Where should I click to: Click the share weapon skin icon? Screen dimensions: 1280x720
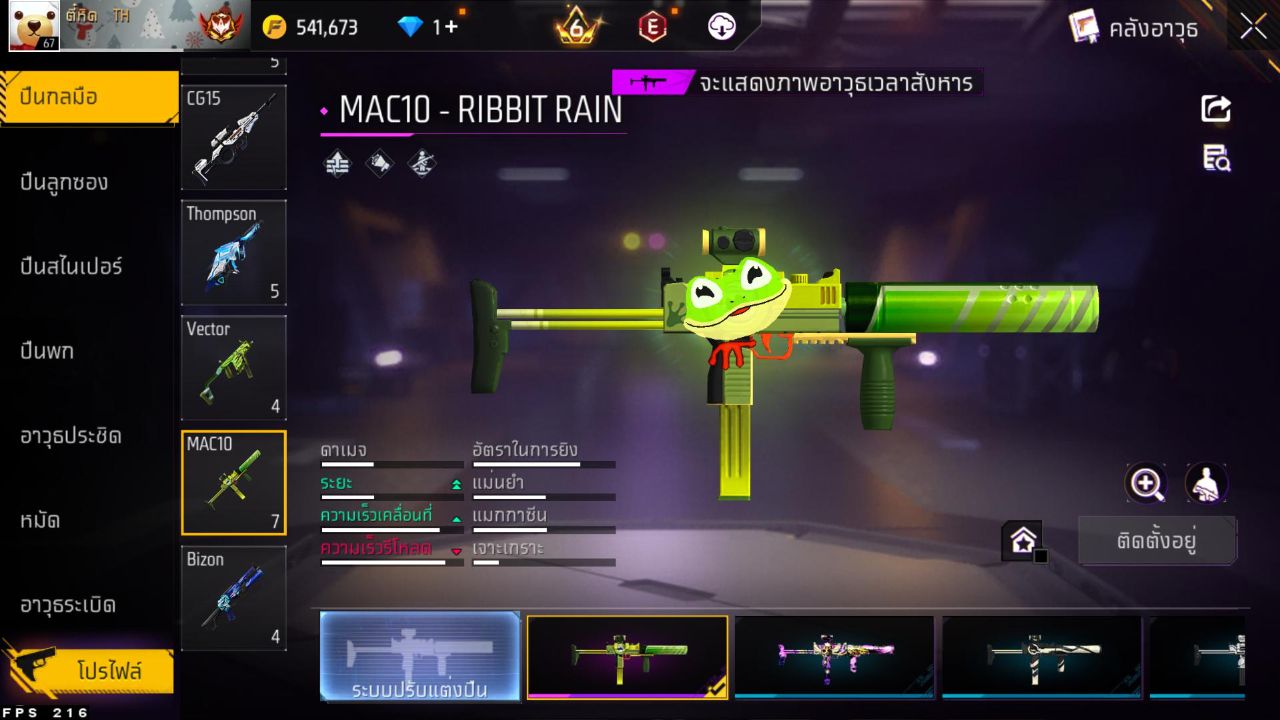pos(1215,109)
